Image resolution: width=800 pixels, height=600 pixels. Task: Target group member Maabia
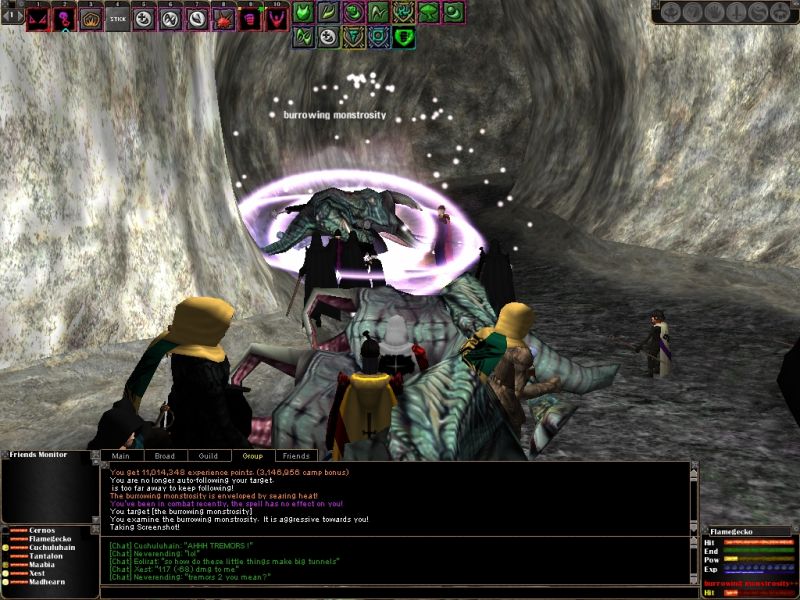point(42,566)
